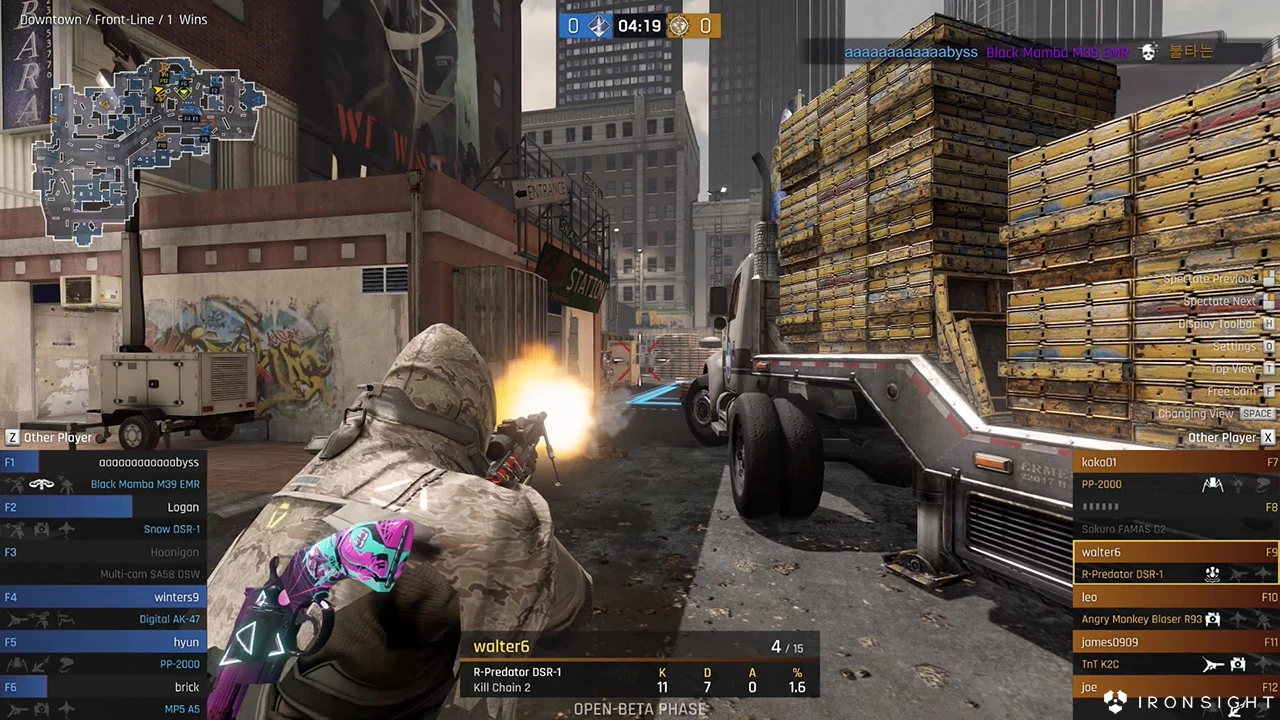Click the Changing View option
This screenshot has width=1280, height=720.
click(1196, 414)
